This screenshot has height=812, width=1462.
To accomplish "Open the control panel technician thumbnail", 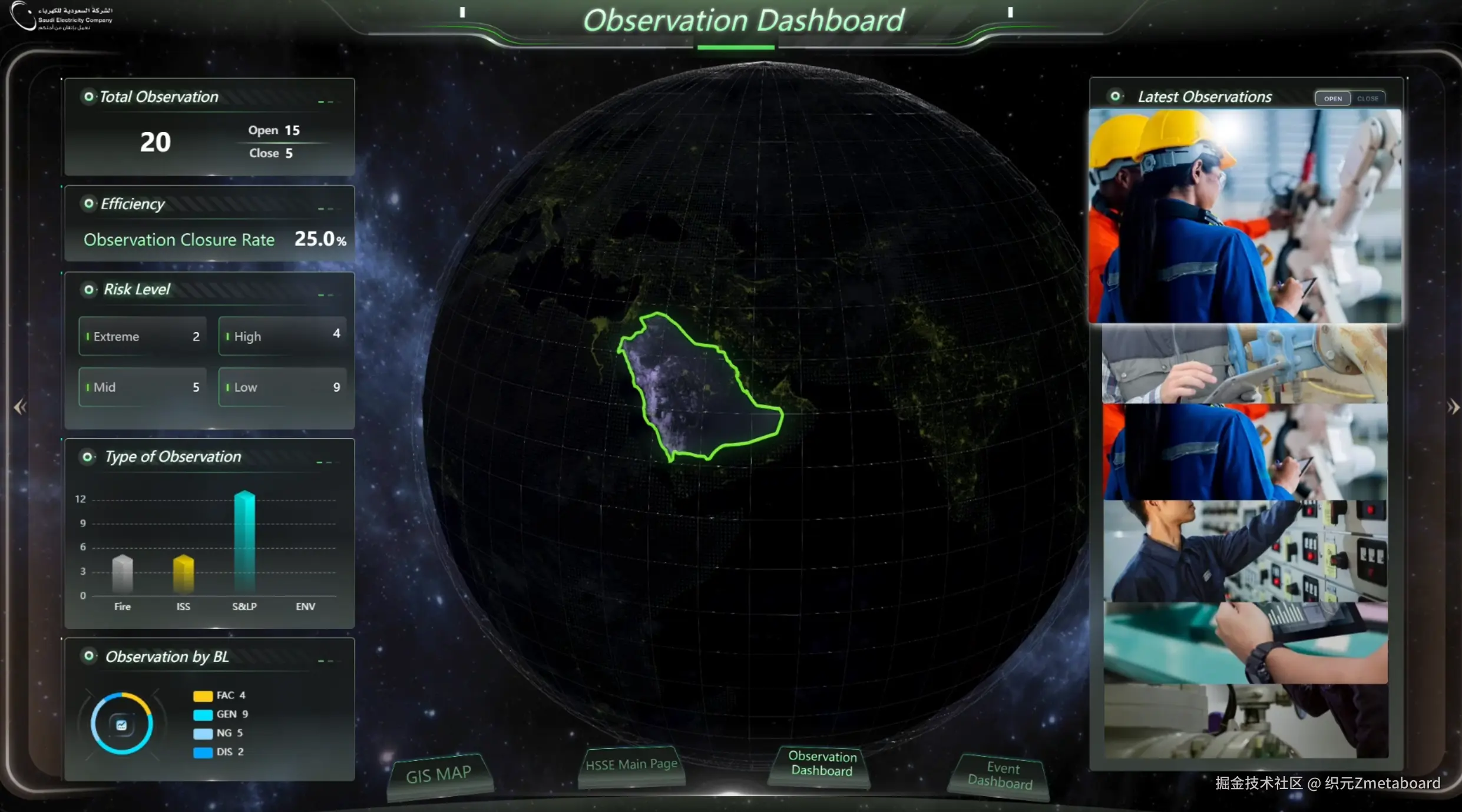I will [1245, 551].
